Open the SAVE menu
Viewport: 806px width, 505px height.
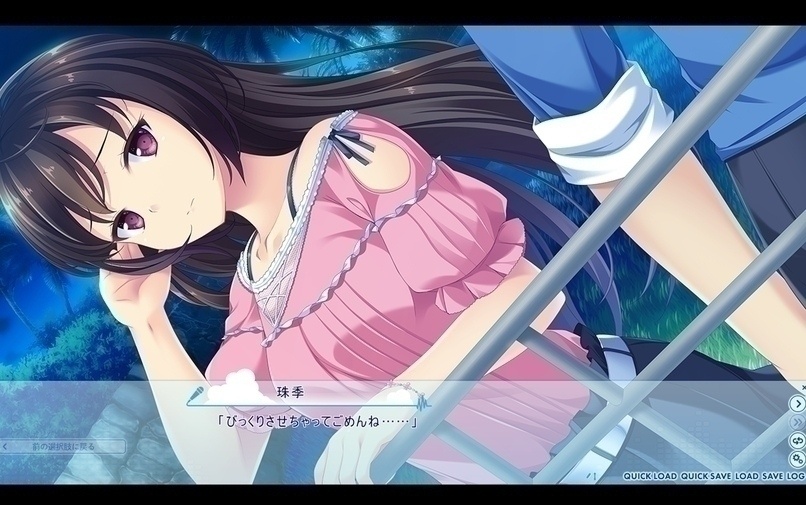772,477
